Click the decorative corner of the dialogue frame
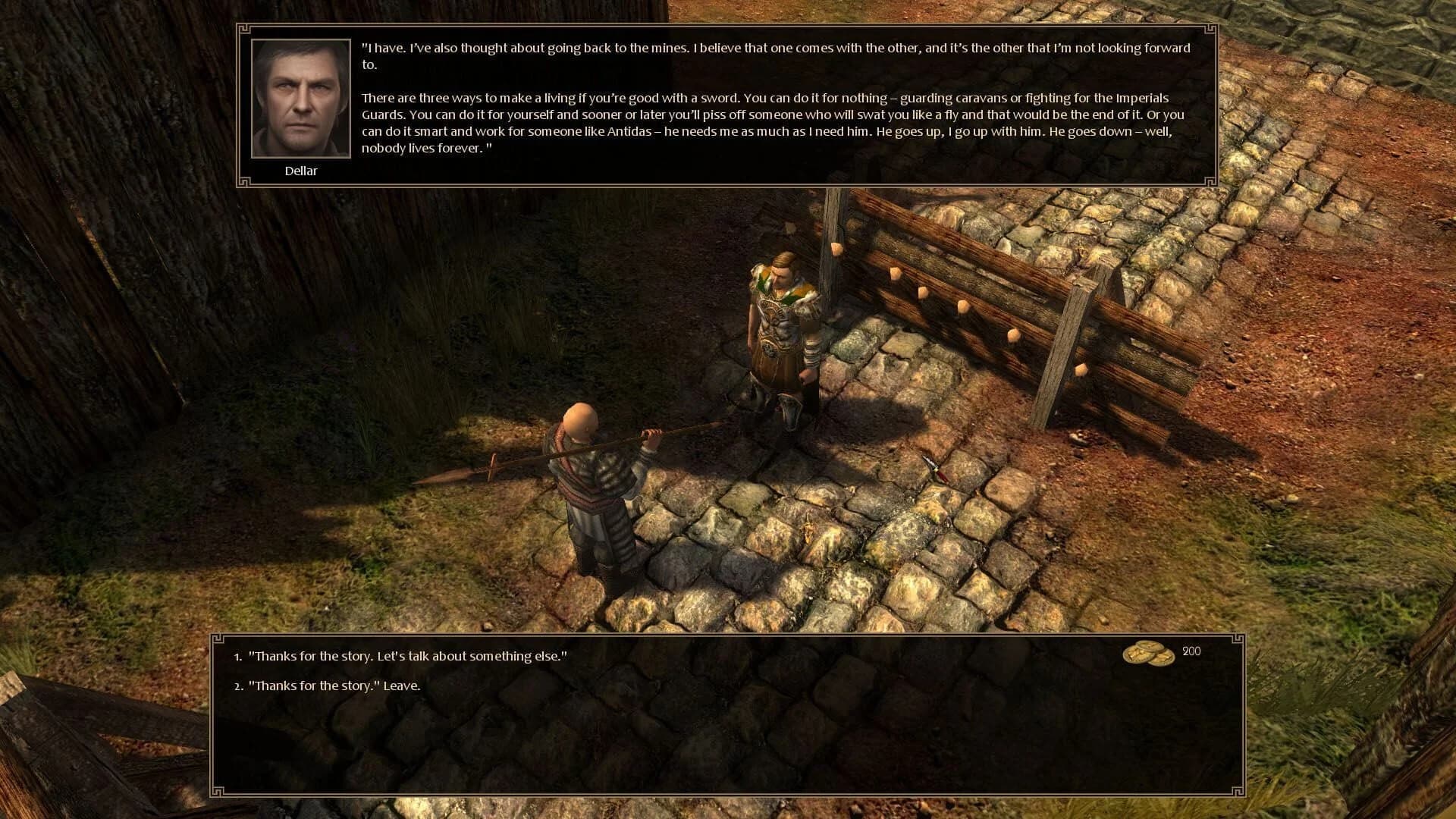Screen dimensions: 1456x819 (244, 30)
